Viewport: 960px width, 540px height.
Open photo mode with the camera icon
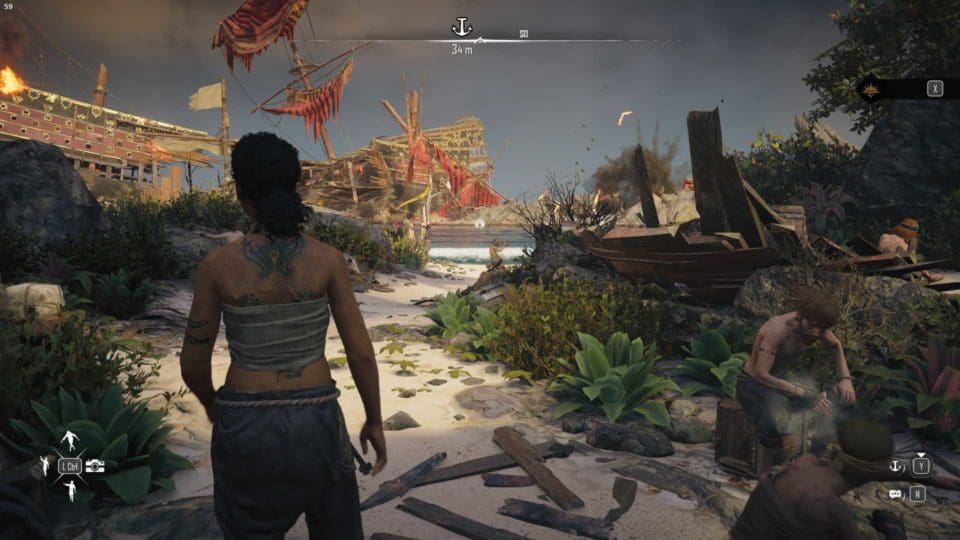pos(95,465)
